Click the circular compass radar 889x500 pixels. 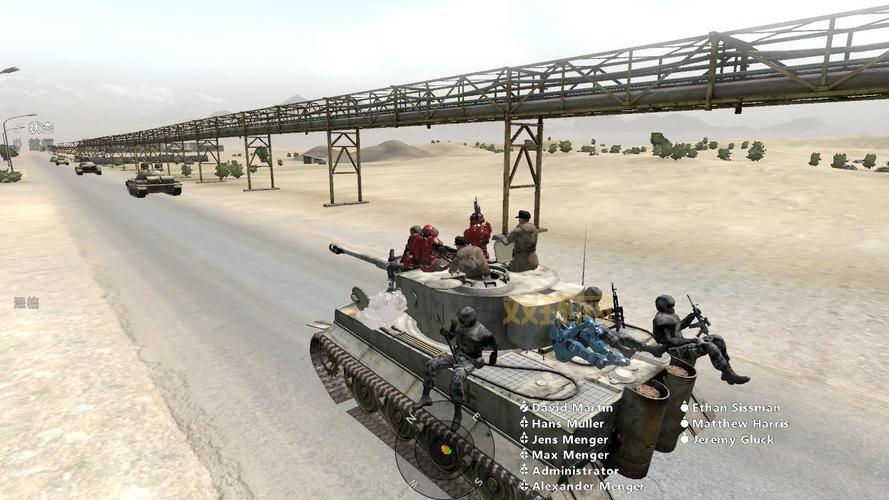coord(444,450)
